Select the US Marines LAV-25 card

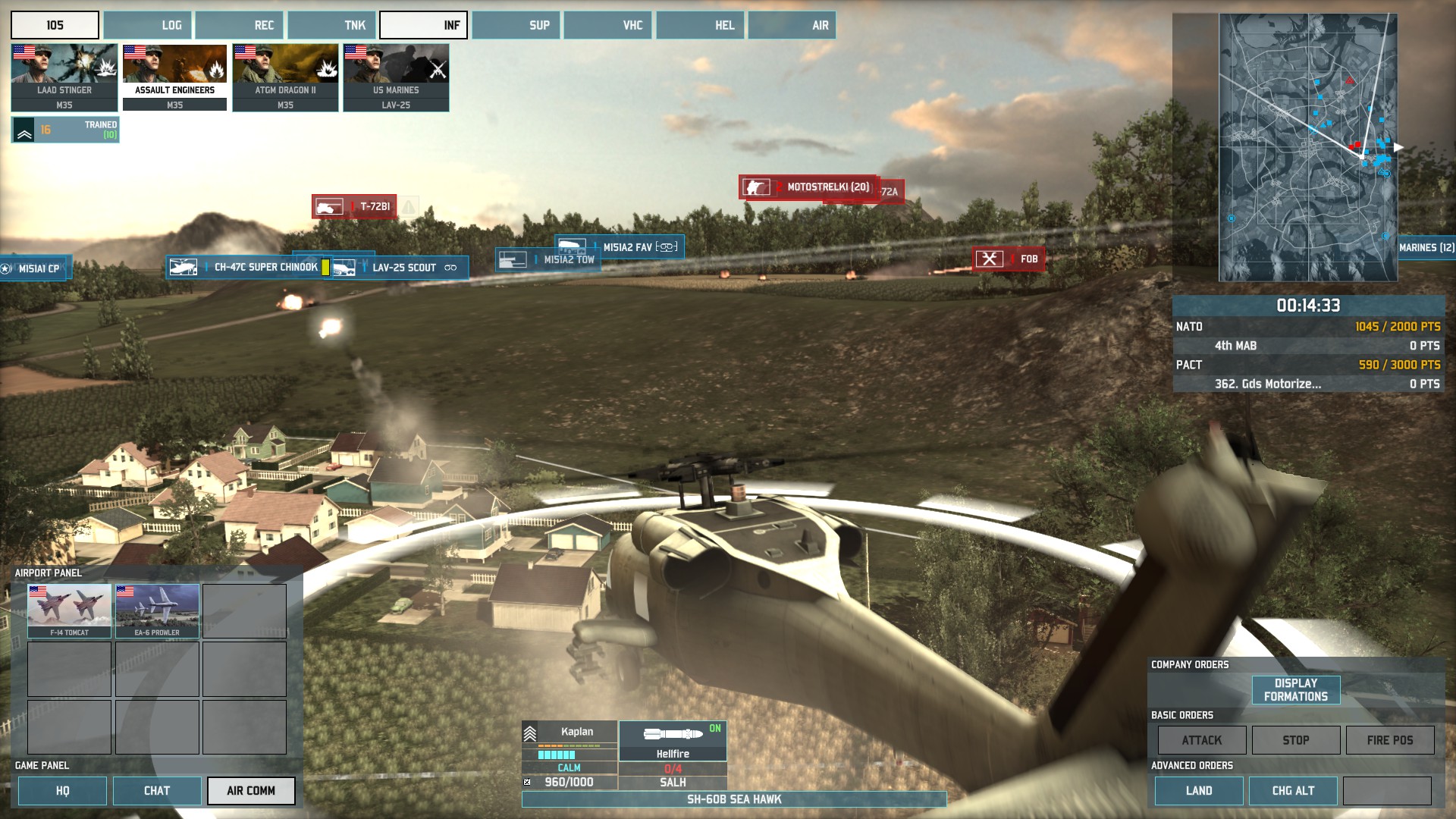[396, 77]
